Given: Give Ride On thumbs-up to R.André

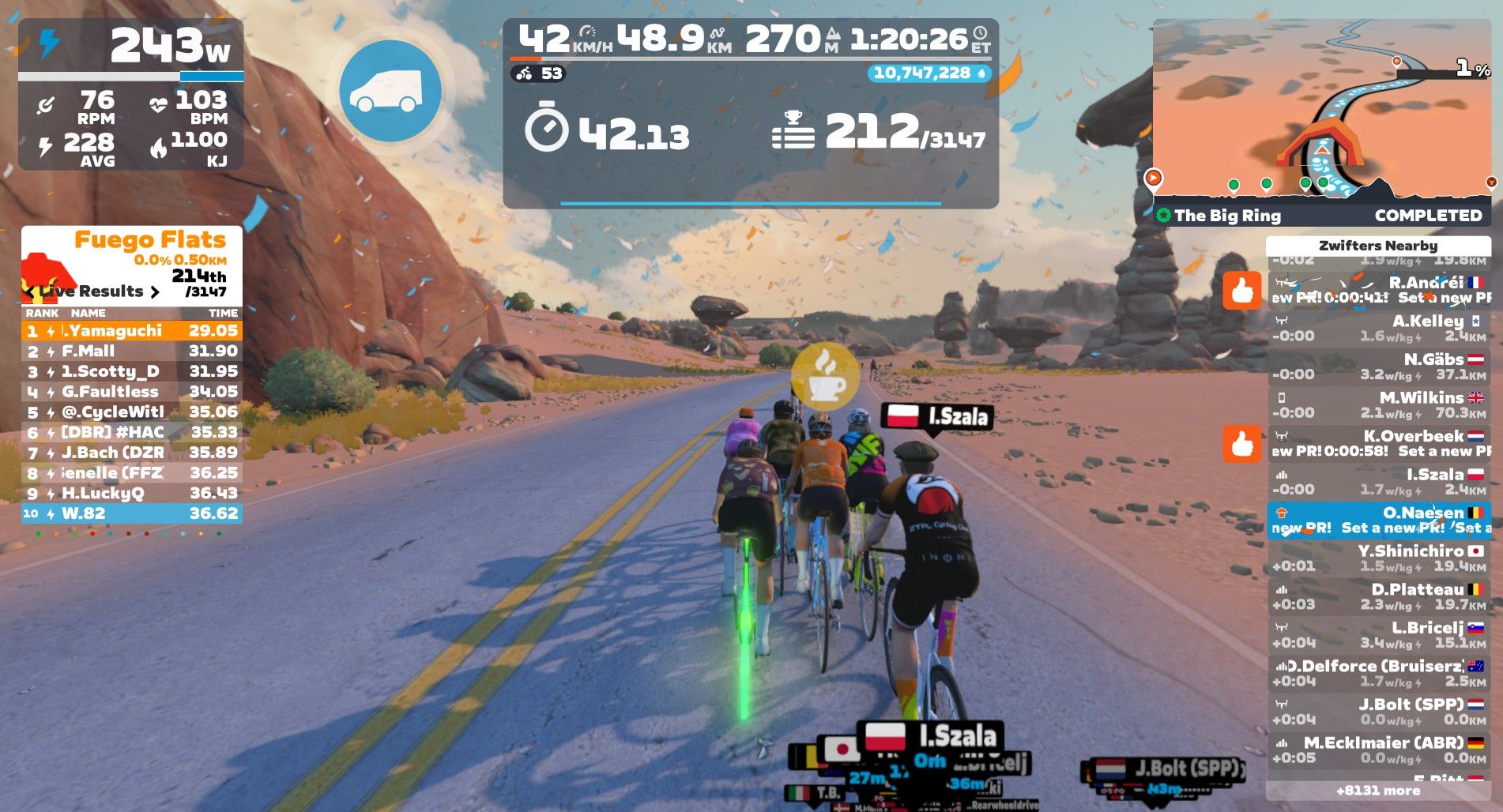Looking at the screenshot, I should (x=1241, y=291).
